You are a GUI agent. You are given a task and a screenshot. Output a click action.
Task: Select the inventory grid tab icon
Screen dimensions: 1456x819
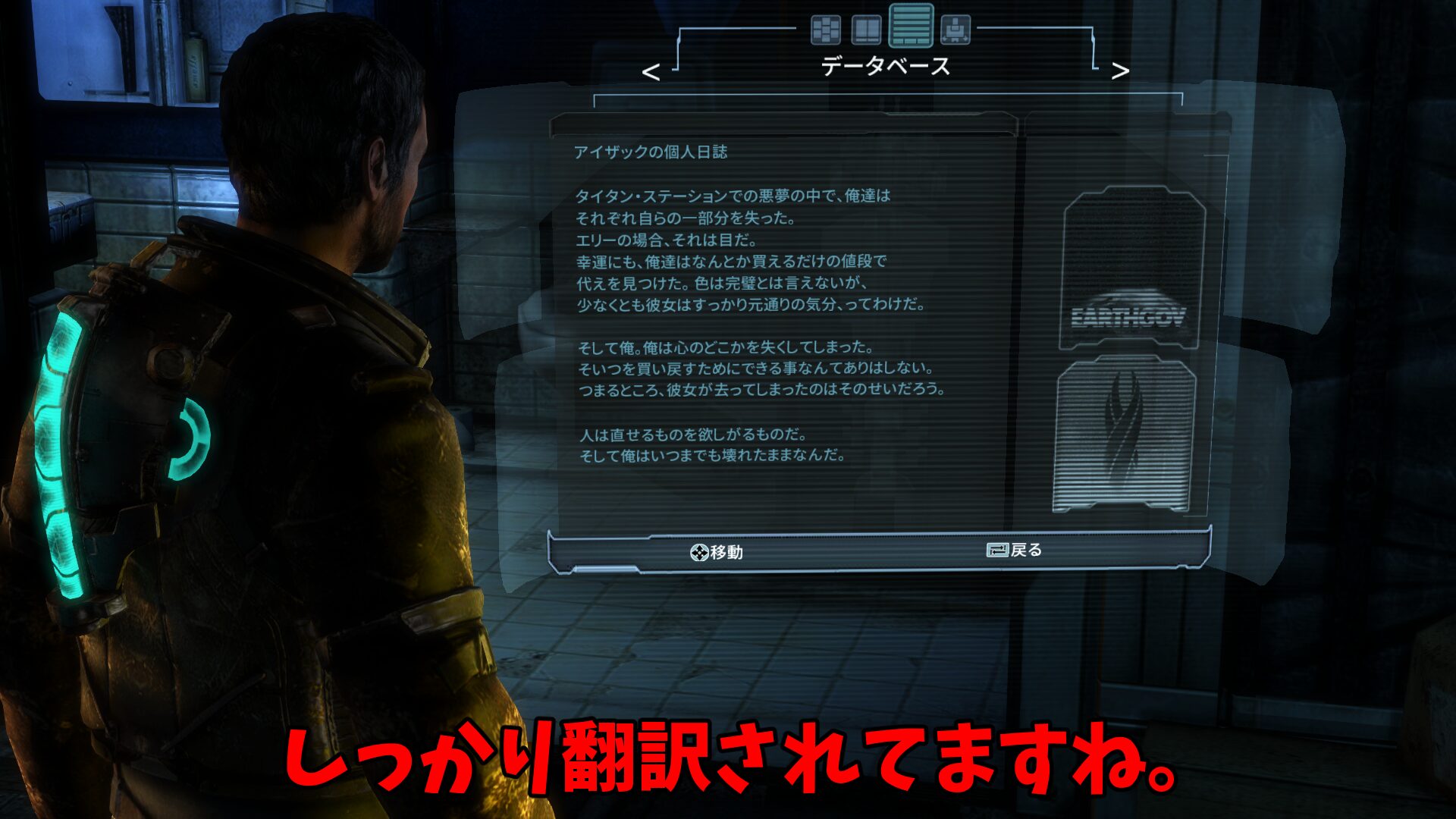pos(827,31)
